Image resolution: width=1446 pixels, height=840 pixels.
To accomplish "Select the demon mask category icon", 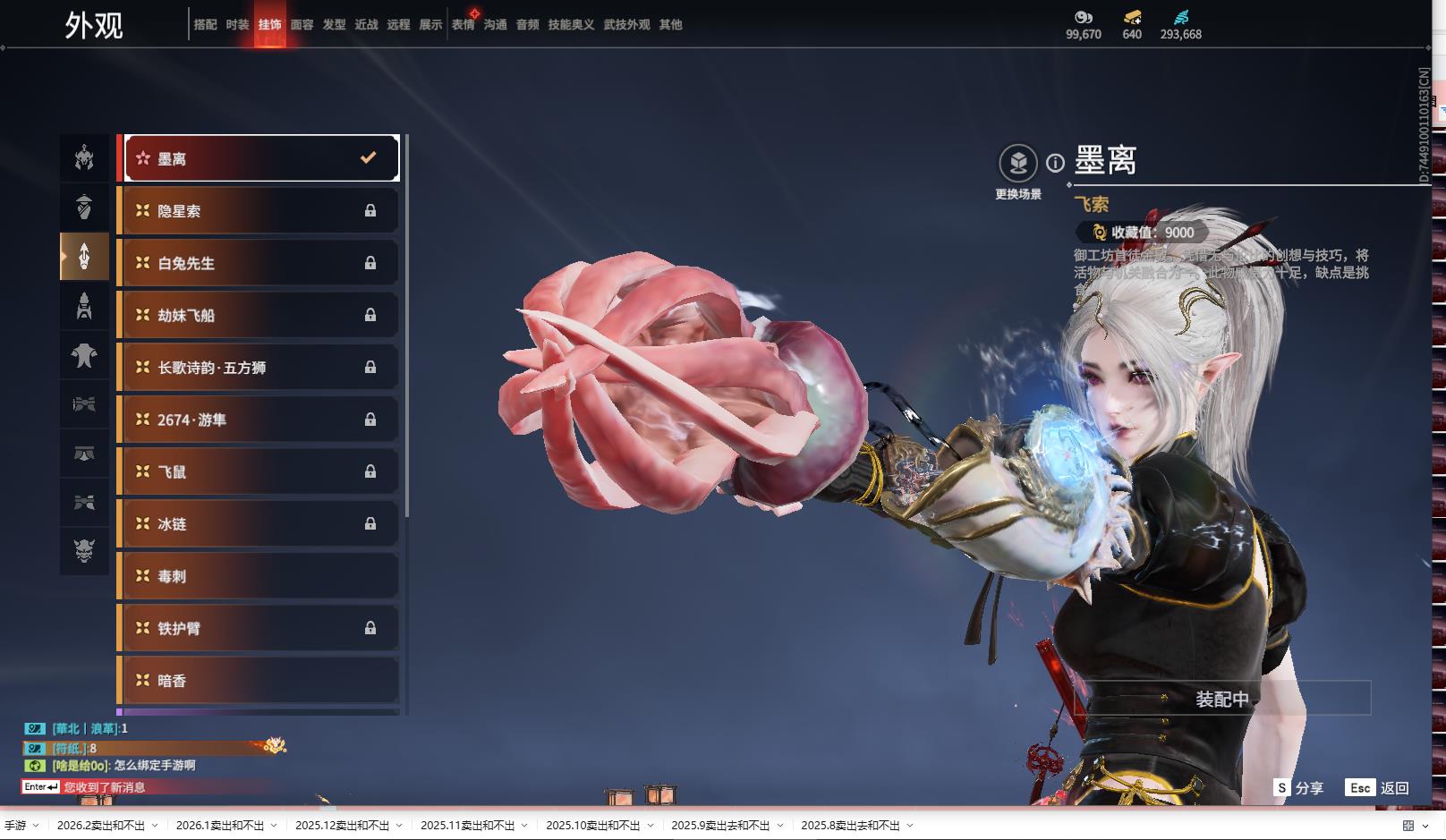I will pyautogui.click(x=84, y=549).
